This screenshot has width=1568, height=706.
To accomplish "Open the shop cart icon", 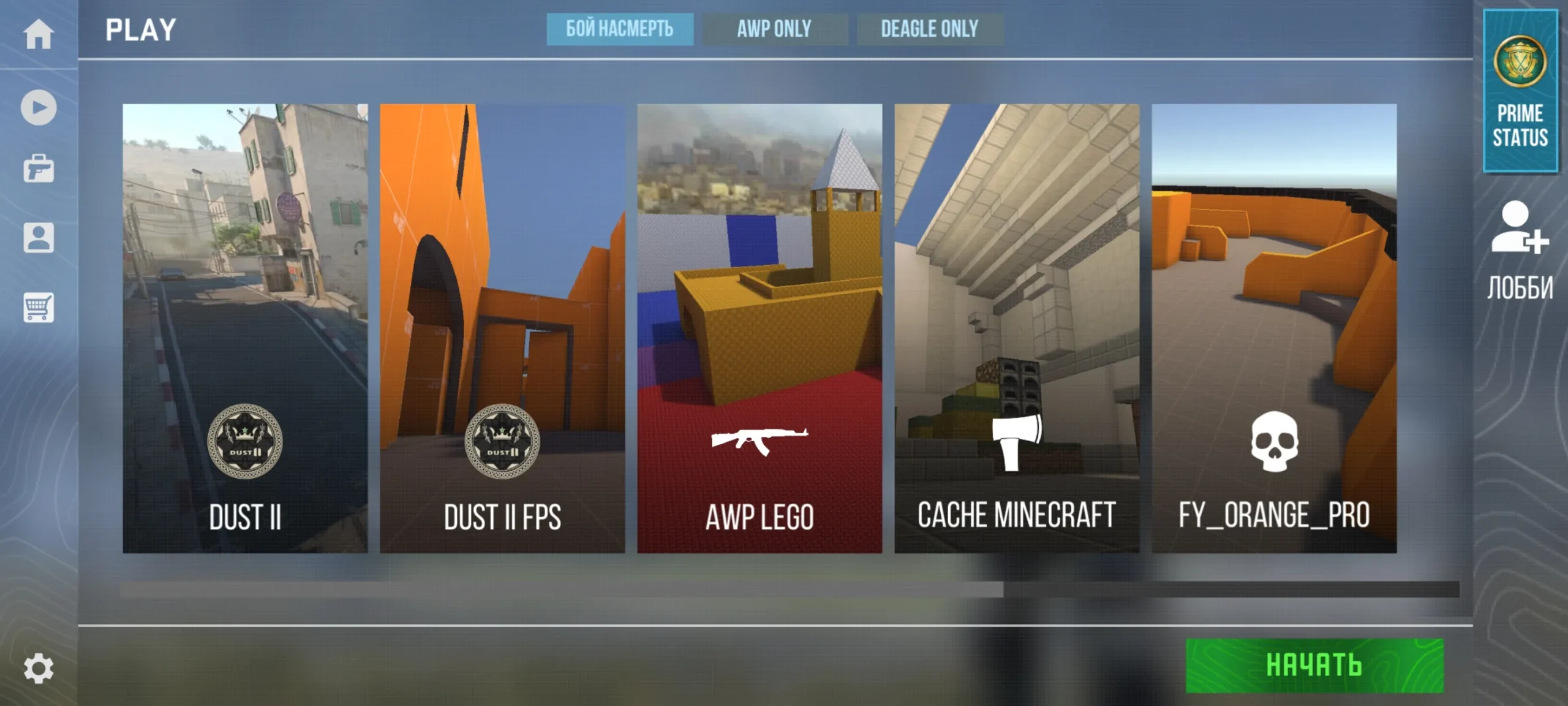I will tap(38, 308).
